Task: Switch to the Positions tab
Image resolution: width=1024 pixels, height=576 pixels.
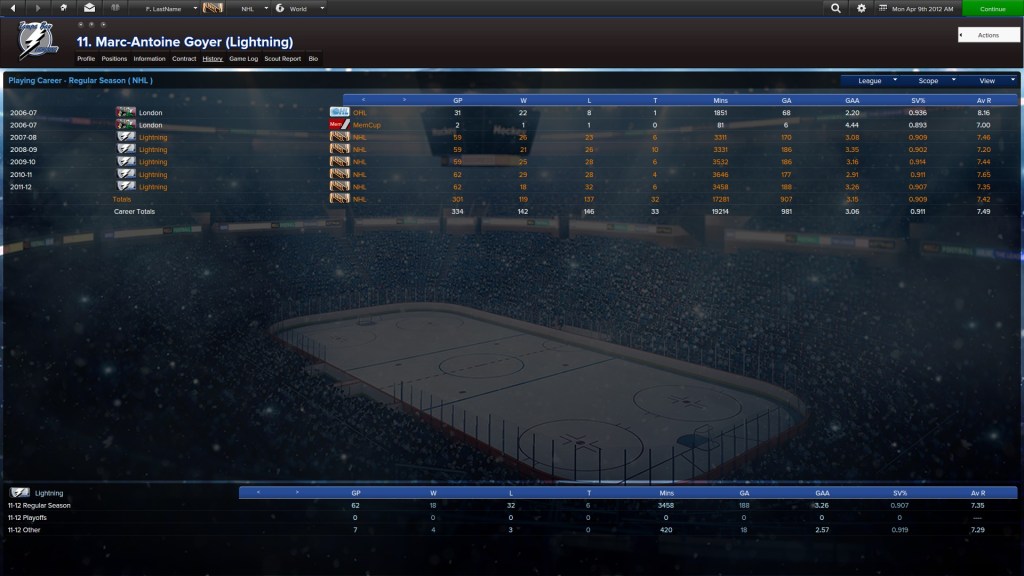Action: [x=114, y=59]
